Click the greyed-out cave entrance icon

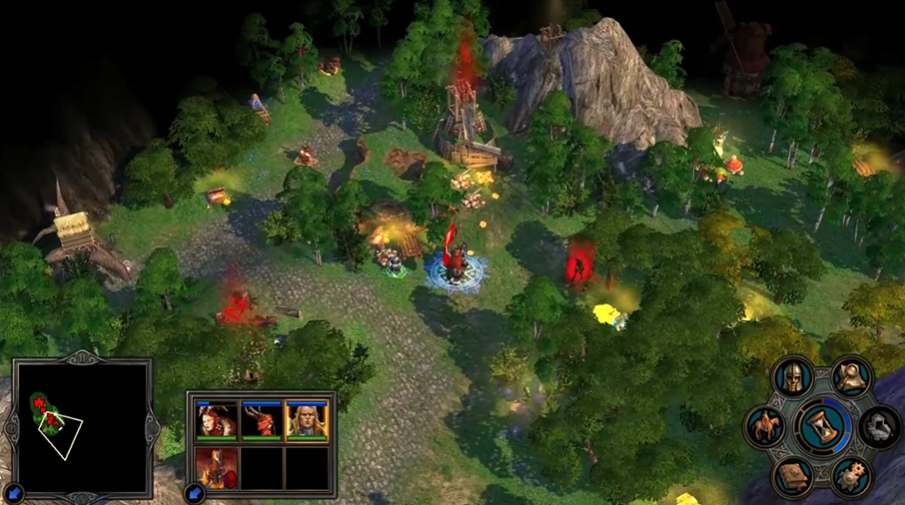(x=880, y=426)
